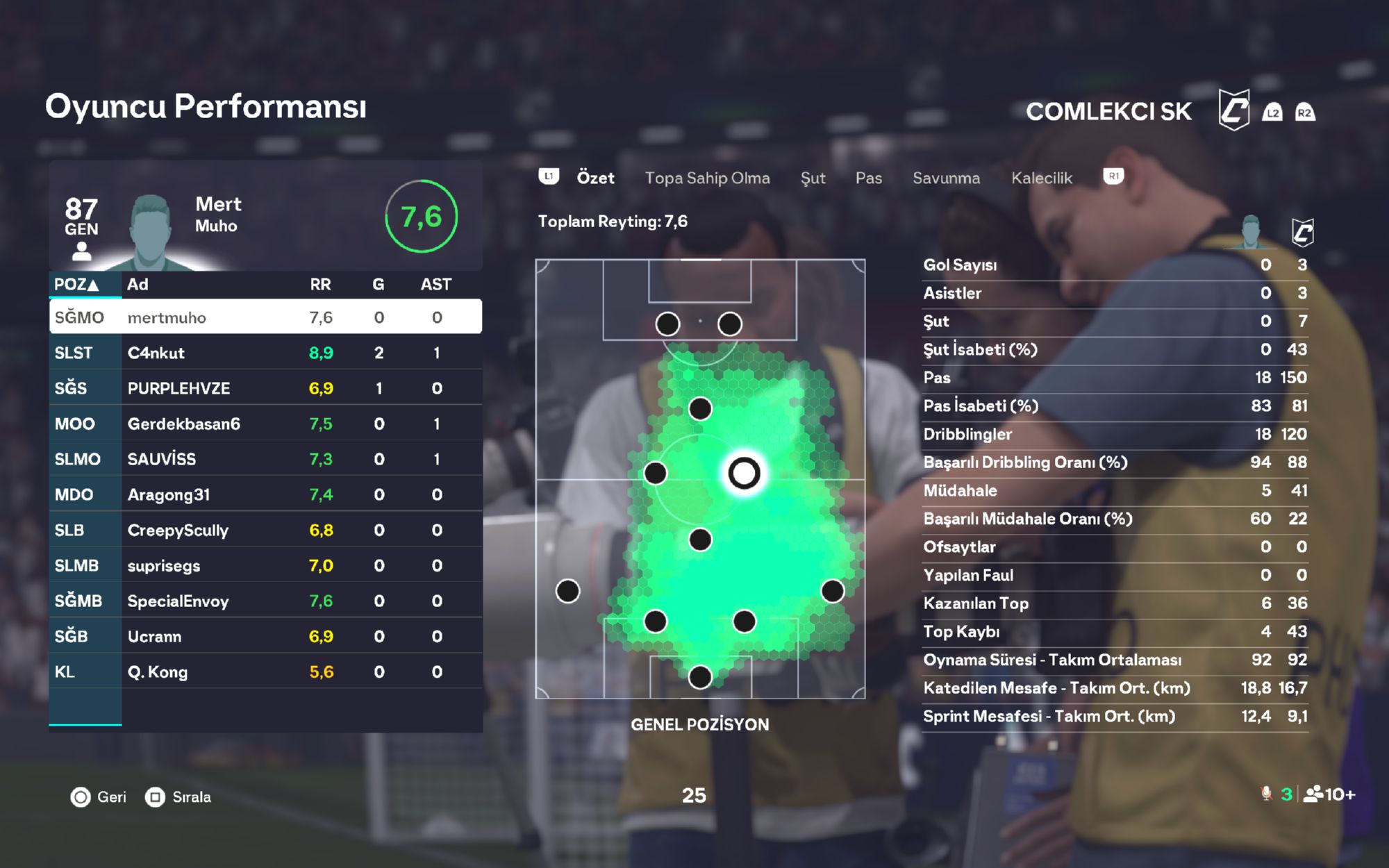The image size is (1389, 868).
Task: Select the SAUVİSS row
Action: [x=265, y=459]
